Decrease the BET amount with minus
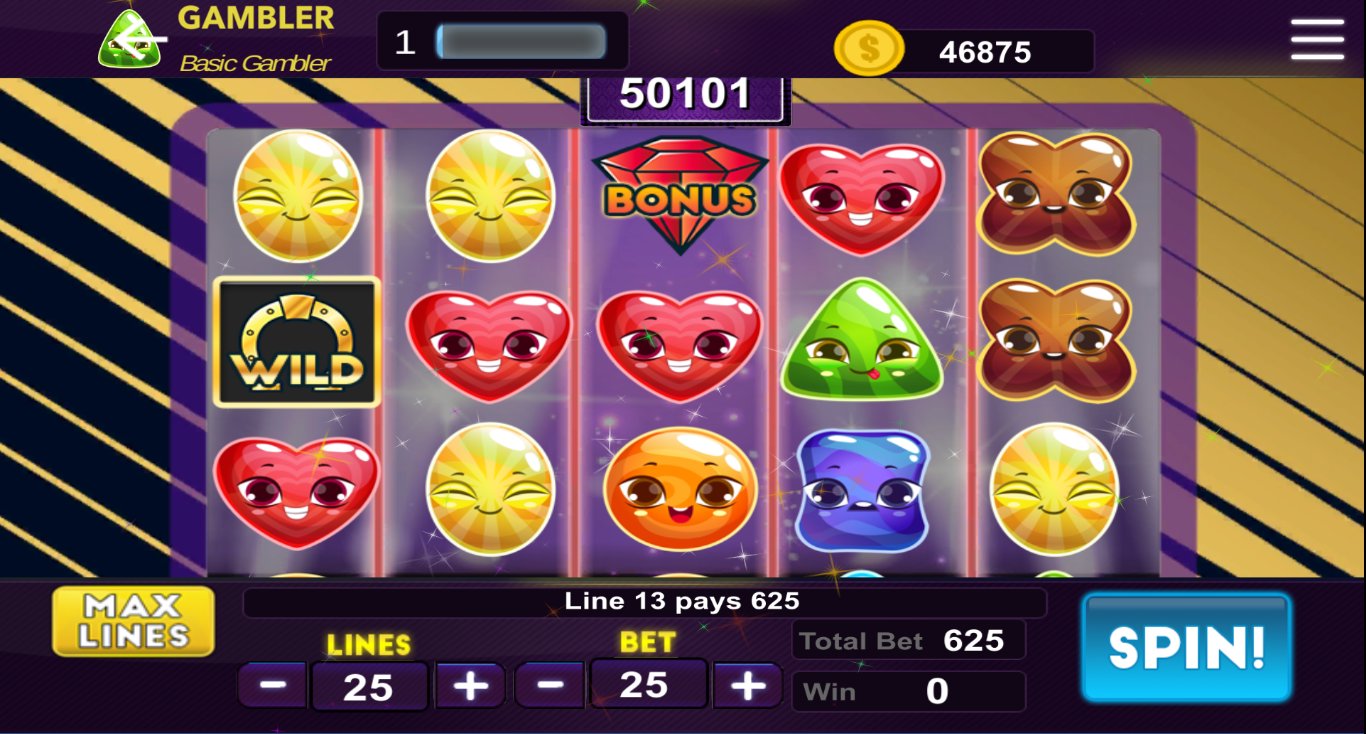 point(551,685)
